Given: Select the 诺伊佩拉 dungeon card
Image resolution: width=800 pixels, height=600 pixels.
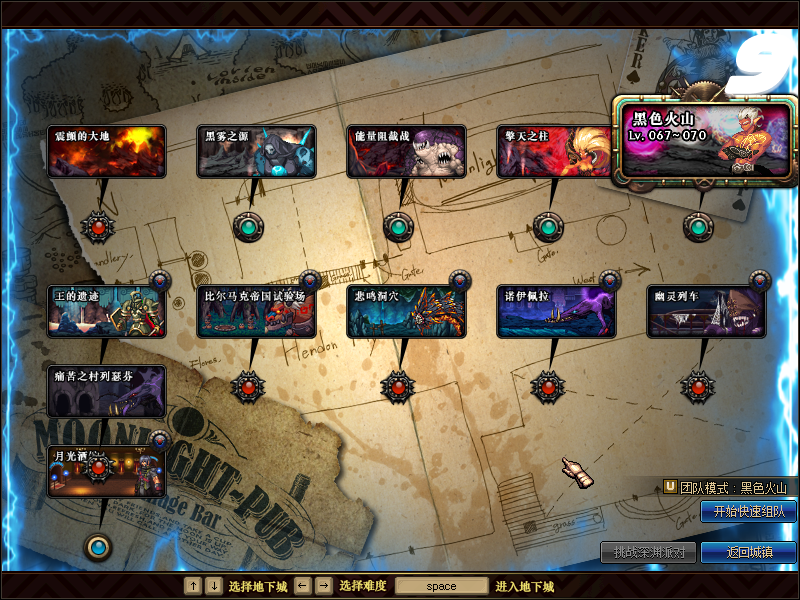Looking at the screenshot, I should 556,312.
